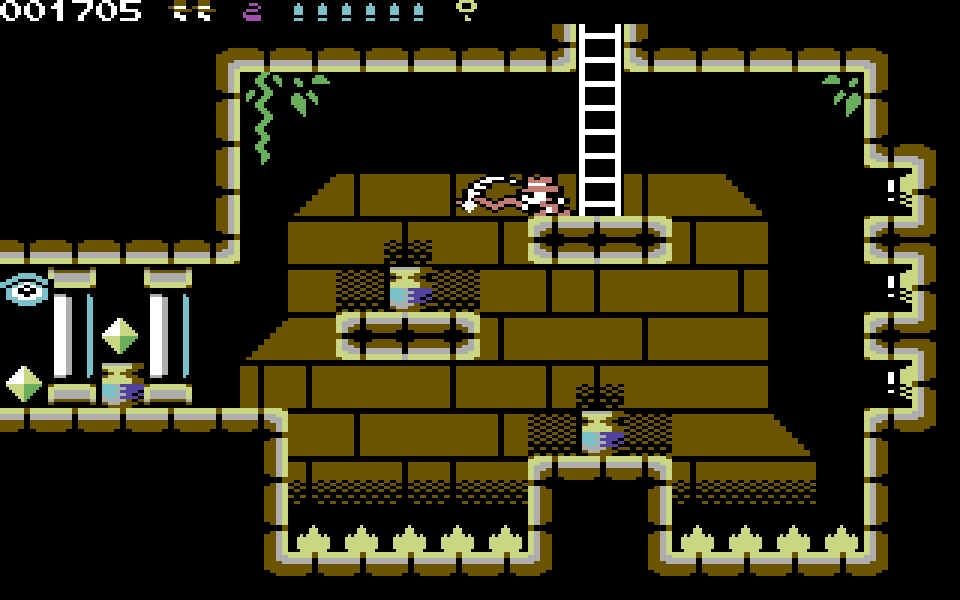Click the purple coiled item icon
The image size is (960, 600).
(x=253, y=12)
